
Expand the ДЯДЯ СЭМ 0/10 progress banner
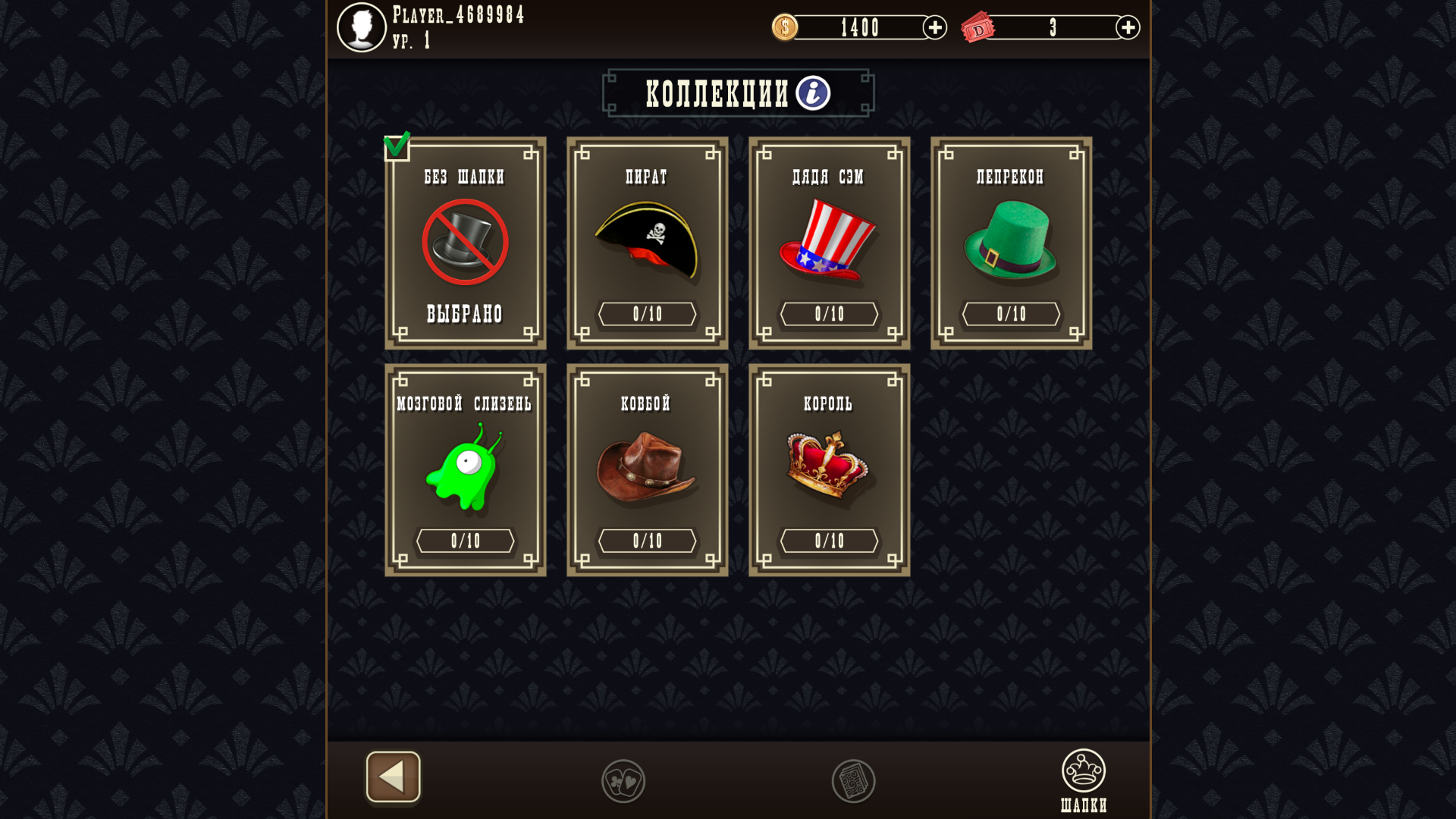829,313
